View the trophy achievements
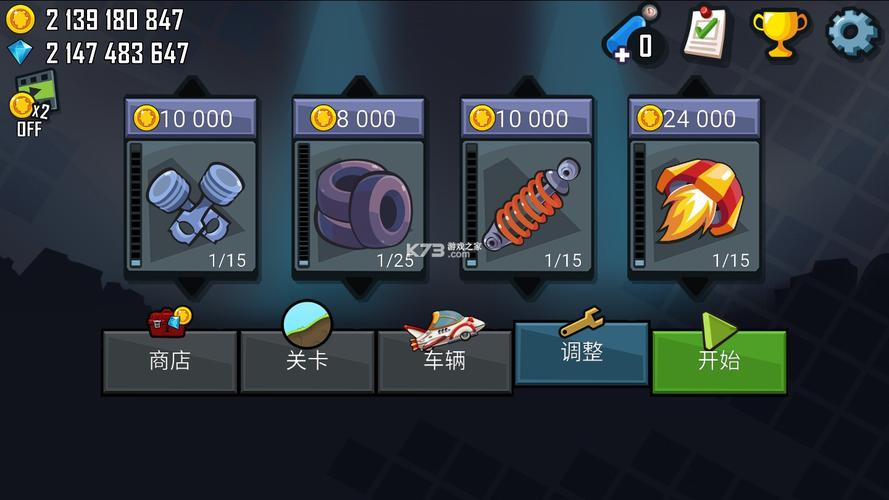This screenshot has width=889, height=500. [x=779, y=33]
